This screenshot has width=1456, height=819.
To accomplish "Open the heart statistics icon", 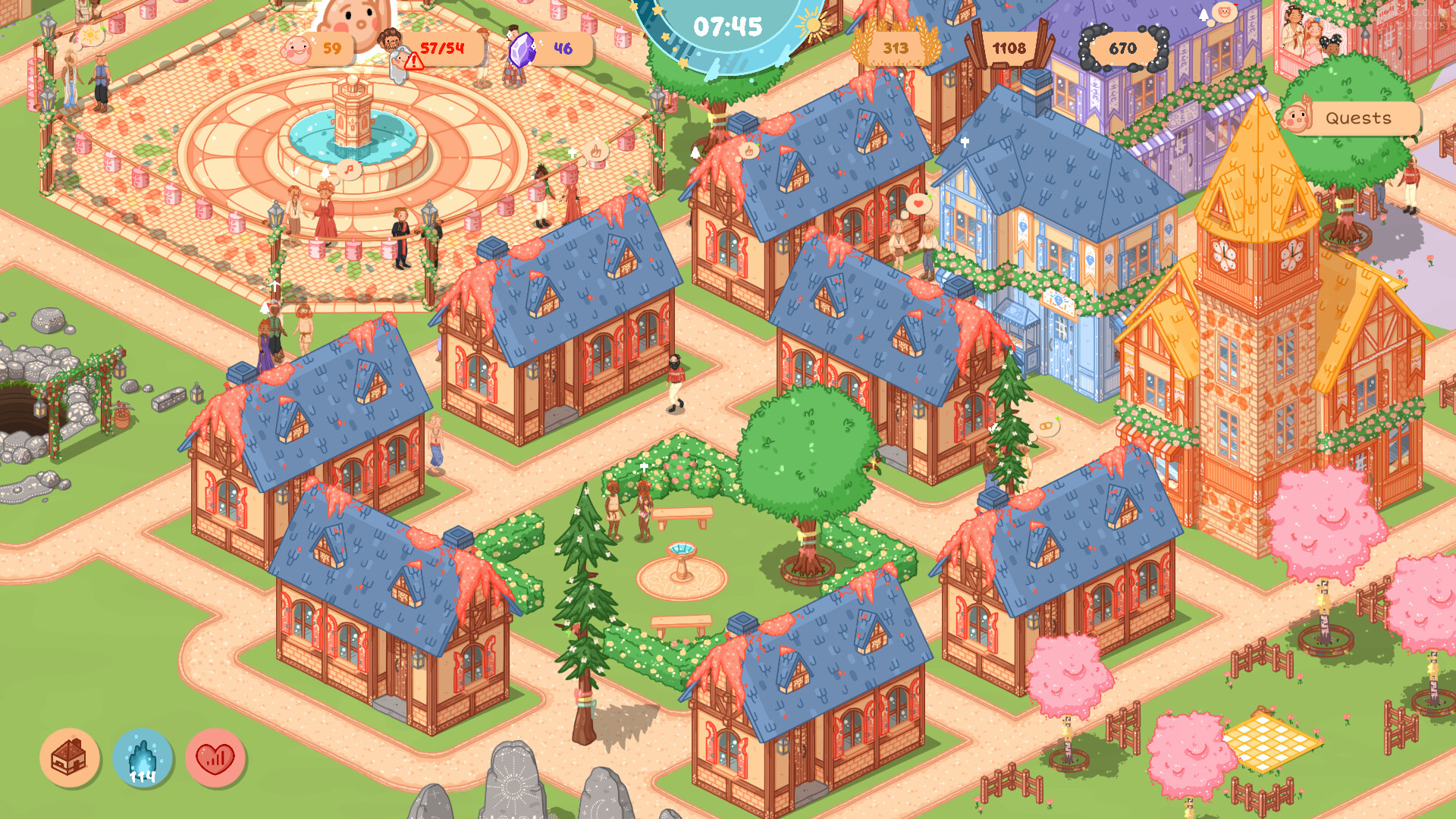I will tap(216, 758).
